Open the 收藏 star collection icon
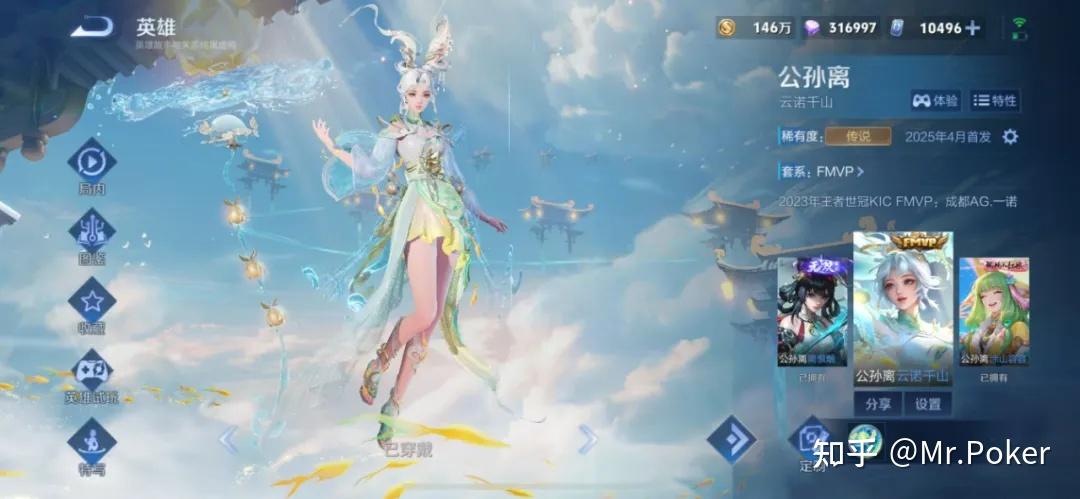The image size is (1080, 499). [91, 301]
